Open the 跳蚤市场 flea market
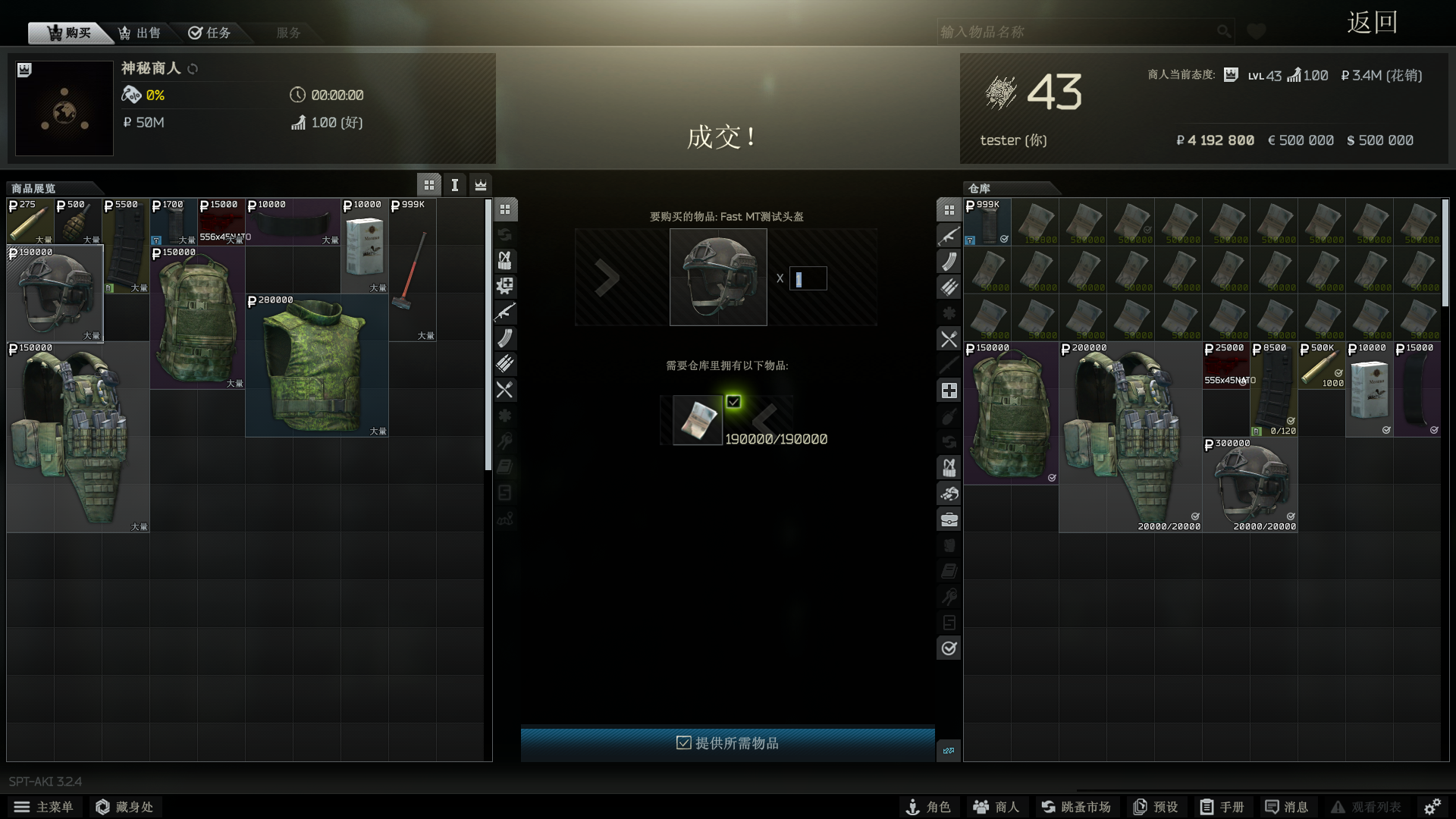Screen dimensions: 1456x819 [1075, 807]
